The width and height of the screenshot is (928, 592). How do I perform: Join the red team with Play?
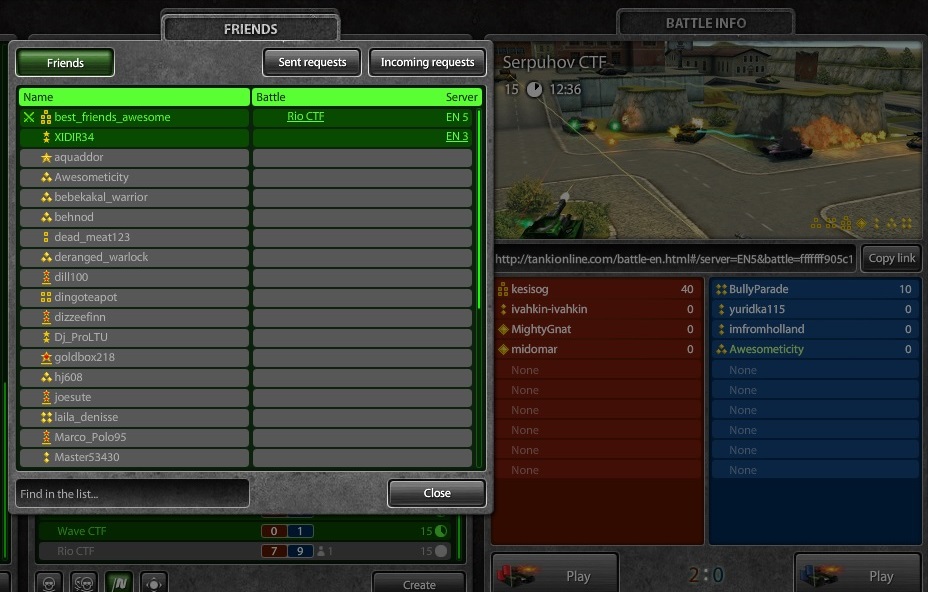pos(555,575)
